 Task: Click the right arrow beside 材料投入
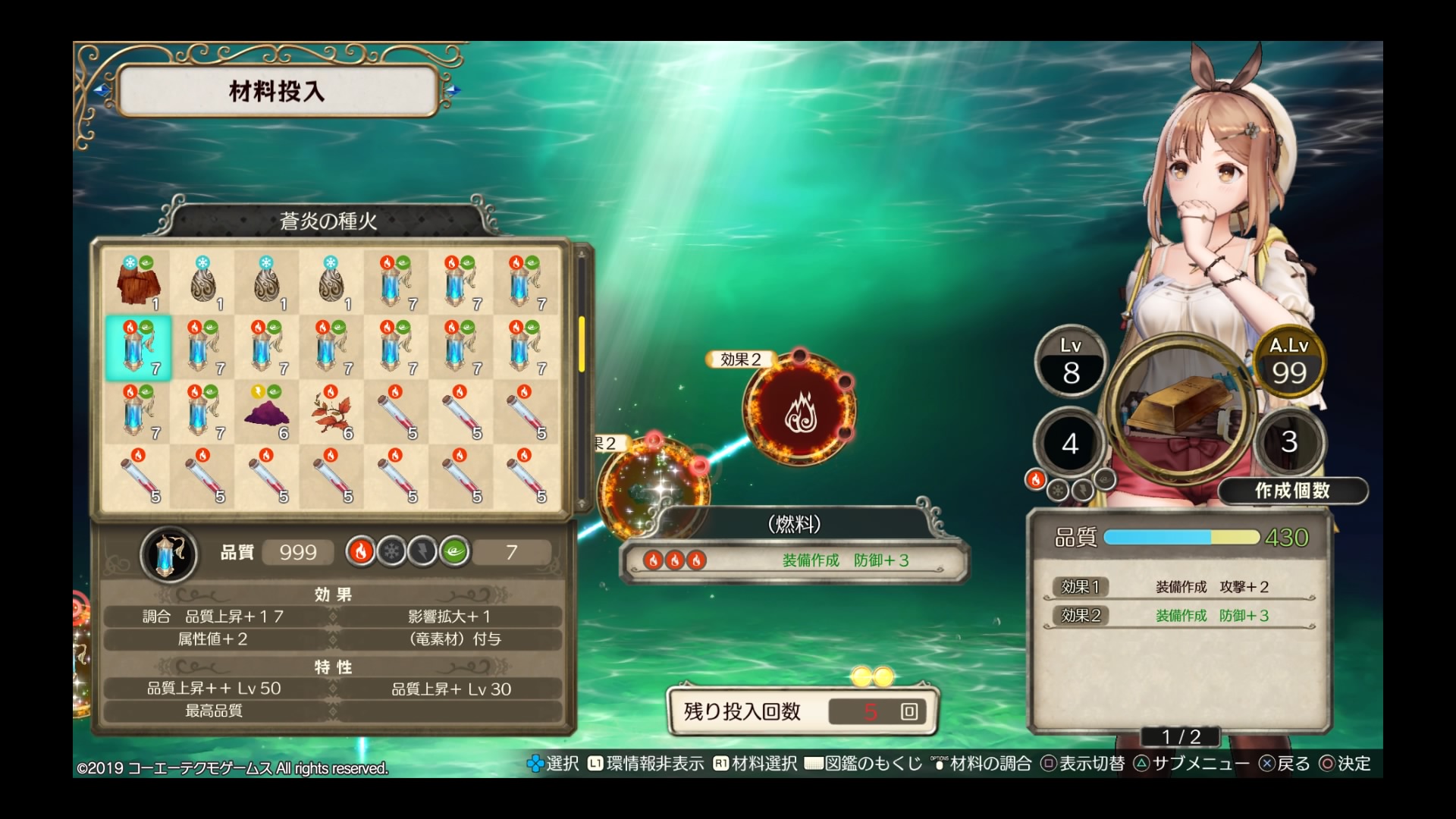pyautogui.click(x=453, y=90)
